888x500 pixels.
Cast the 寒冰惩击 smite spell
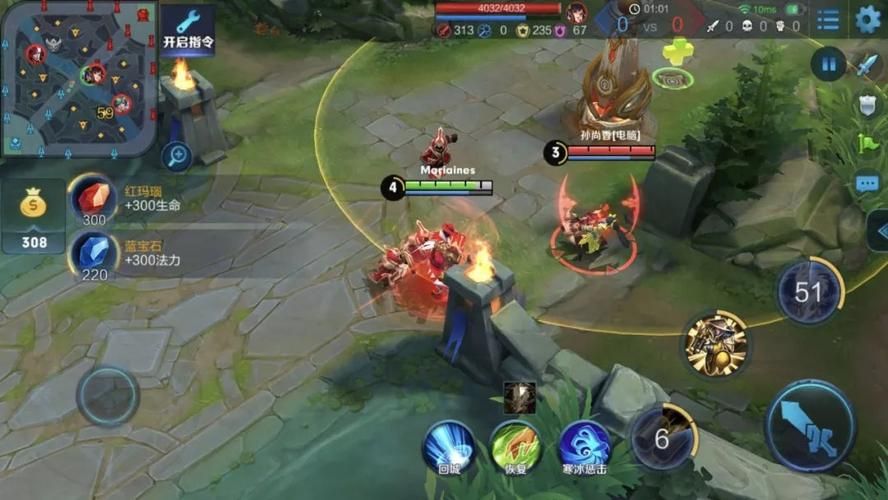(584, 446)
